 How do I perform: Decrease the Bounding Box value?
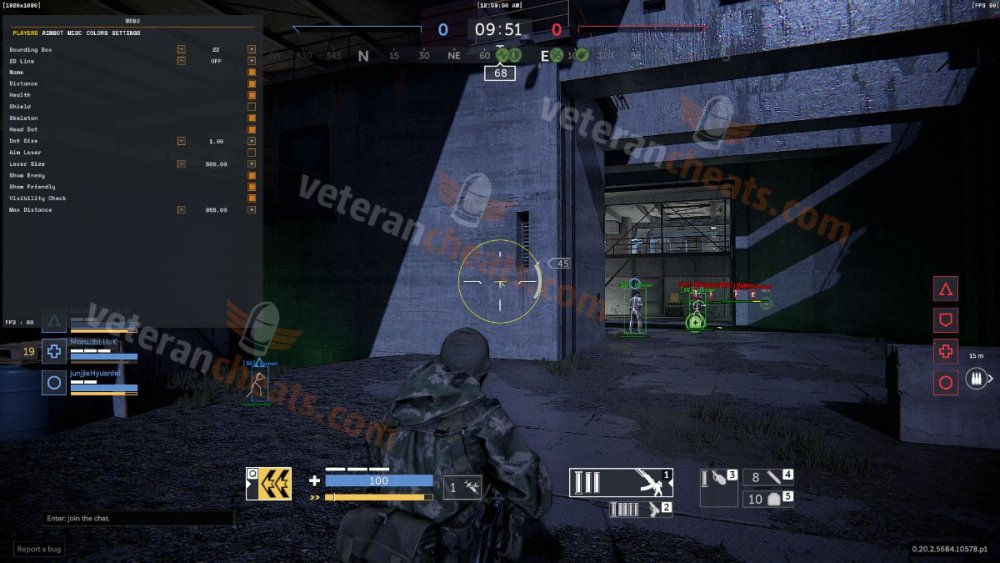coord(181,49)
